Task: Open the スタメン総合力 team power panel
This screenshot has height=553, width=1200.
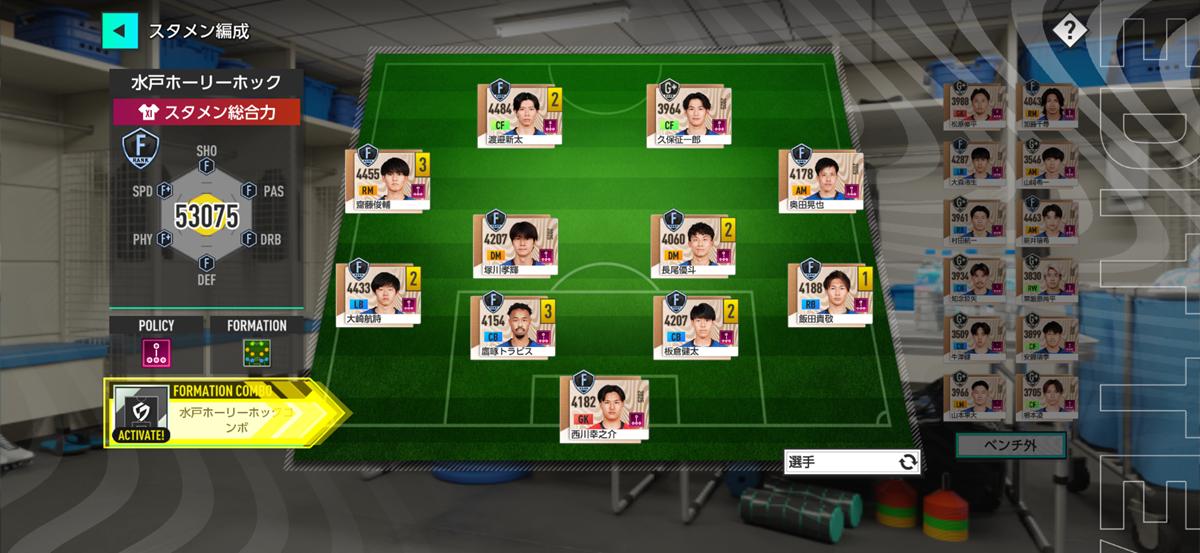Action: 205,112
